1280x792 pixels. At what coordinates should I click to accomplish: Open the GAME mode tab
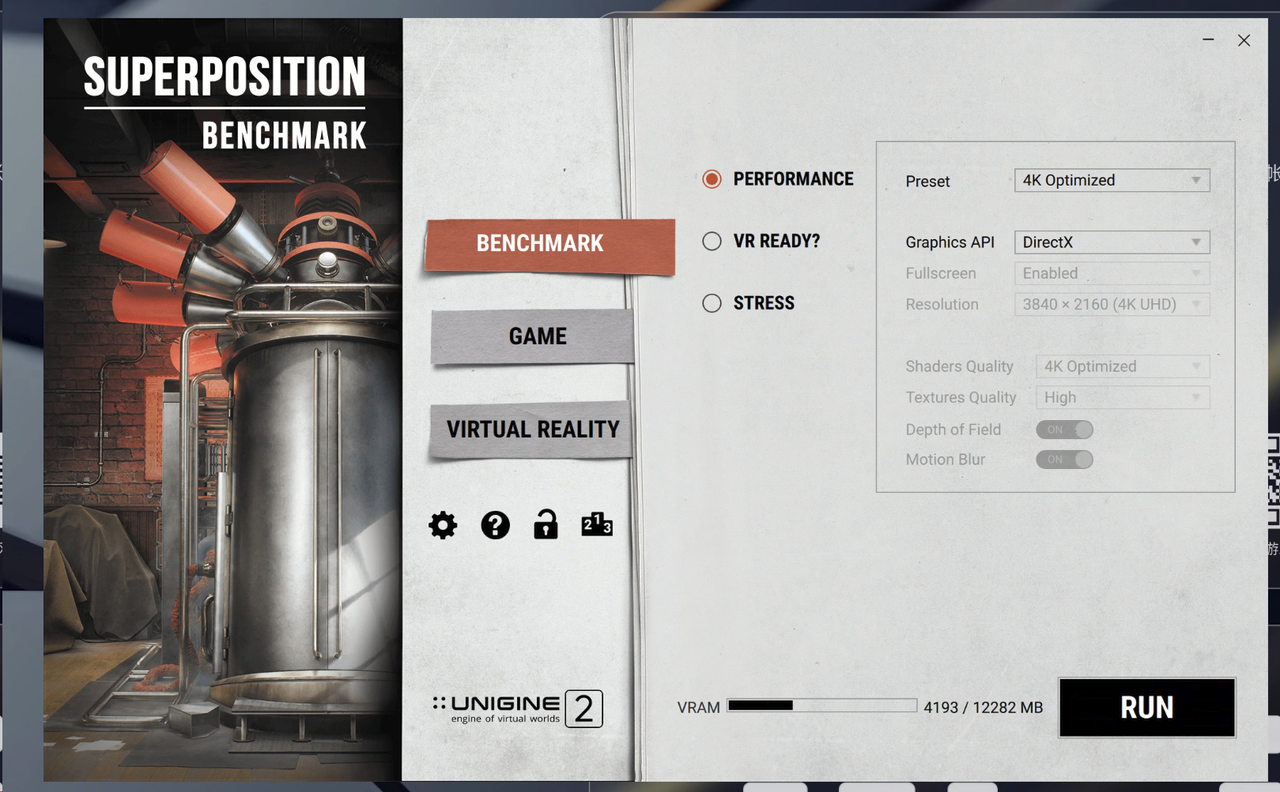click(537, 337)
